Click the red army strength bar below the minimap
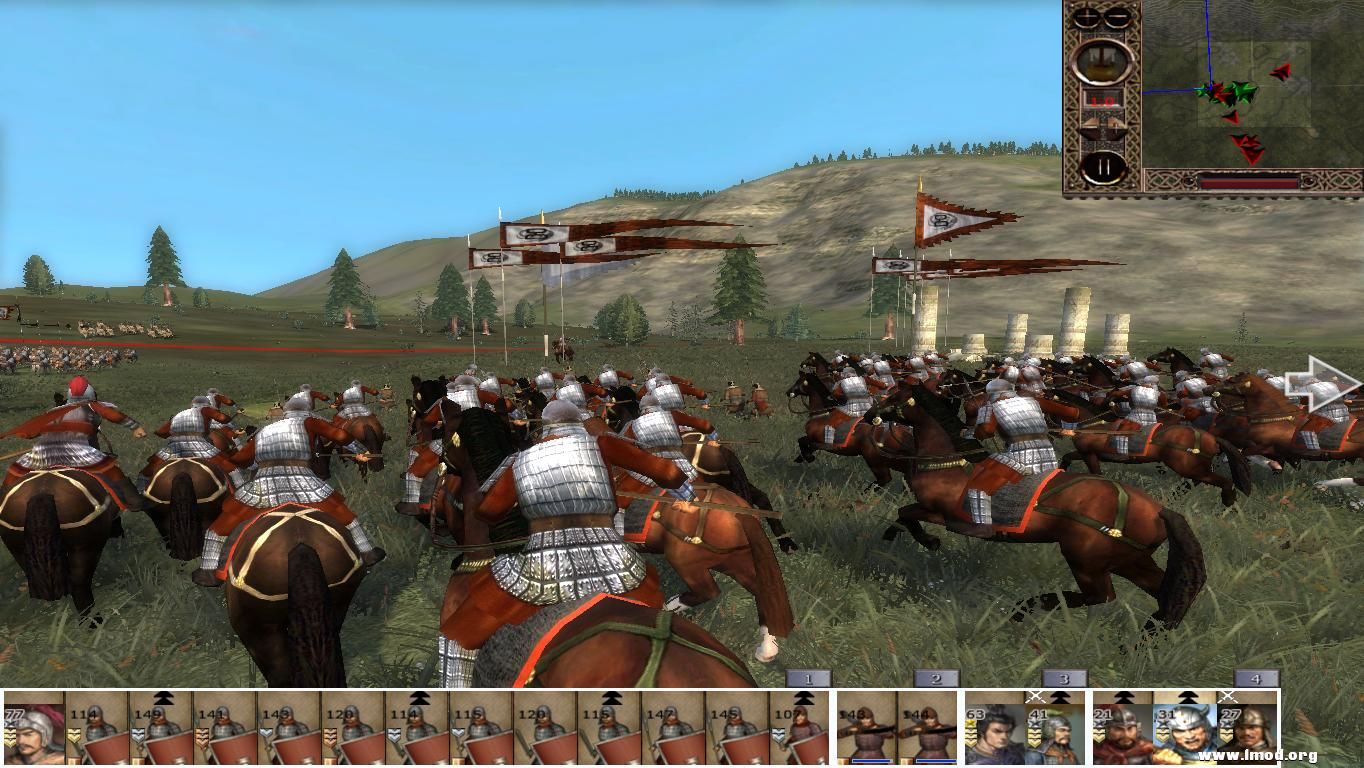 [1250, 181]
